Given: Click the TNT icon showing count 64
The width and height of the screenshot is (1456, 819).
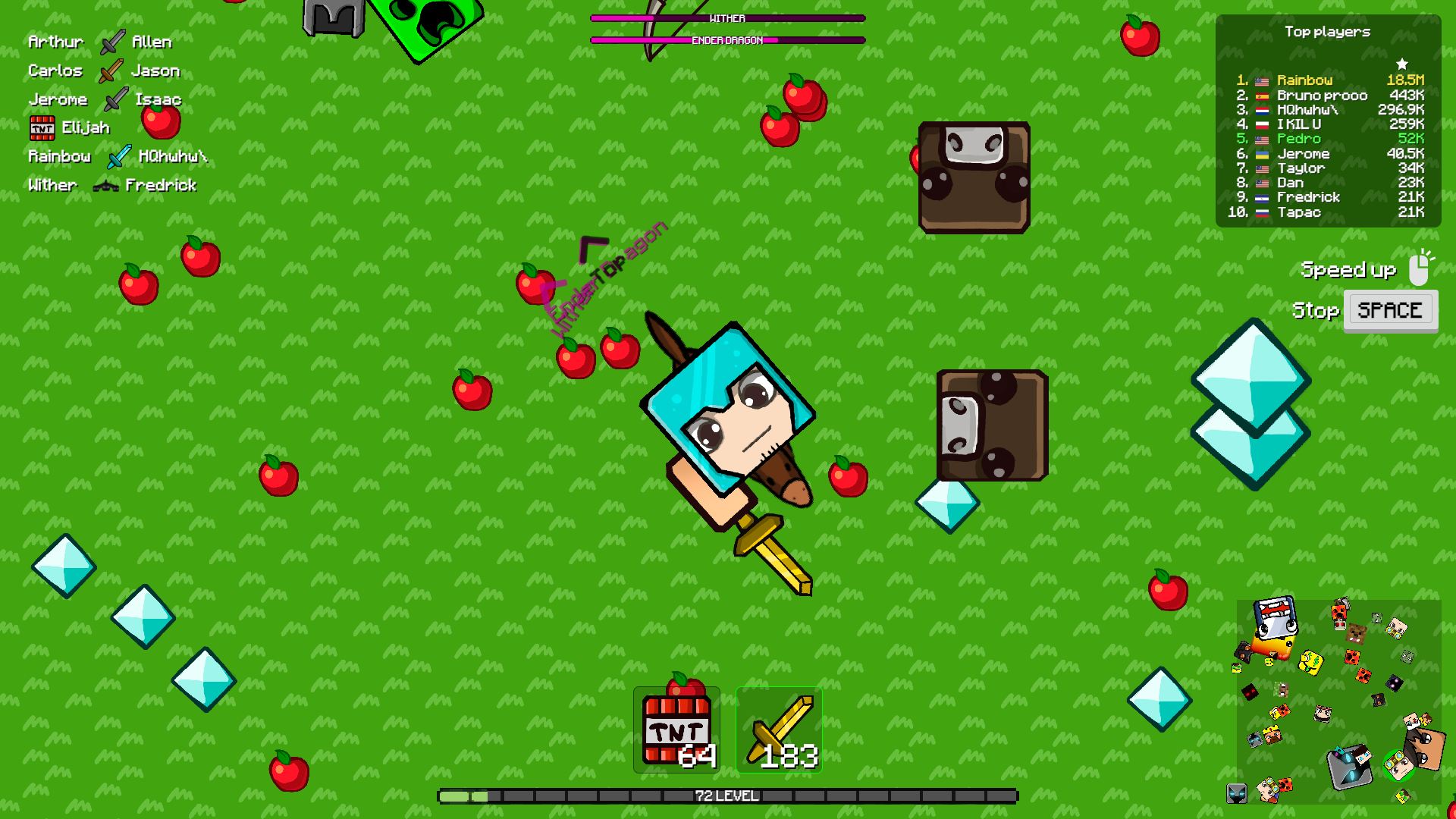Looking at the screenshot, I should [x=675, y=728].
